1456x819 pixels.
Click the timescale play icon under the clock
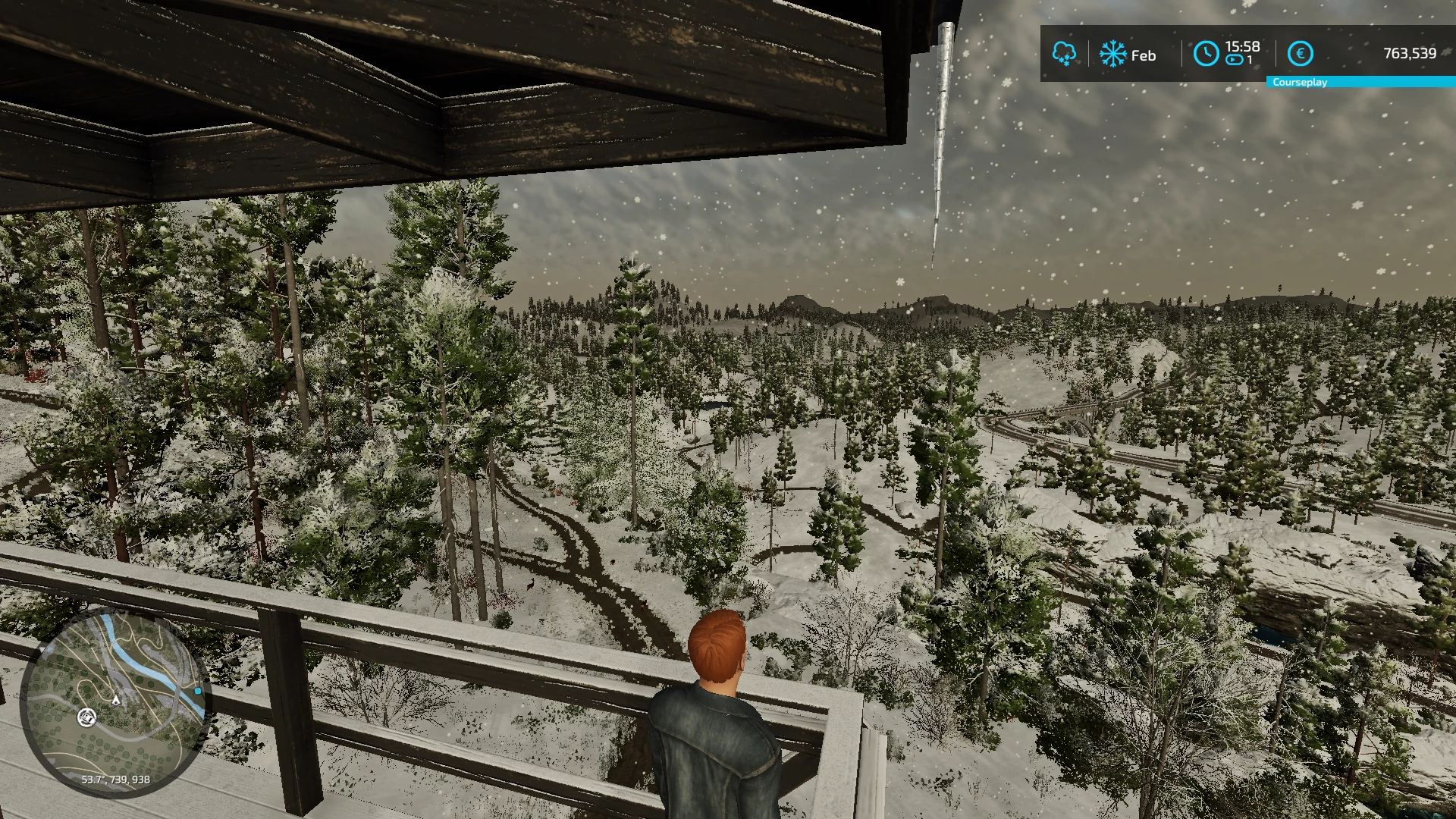[1233, 60]
